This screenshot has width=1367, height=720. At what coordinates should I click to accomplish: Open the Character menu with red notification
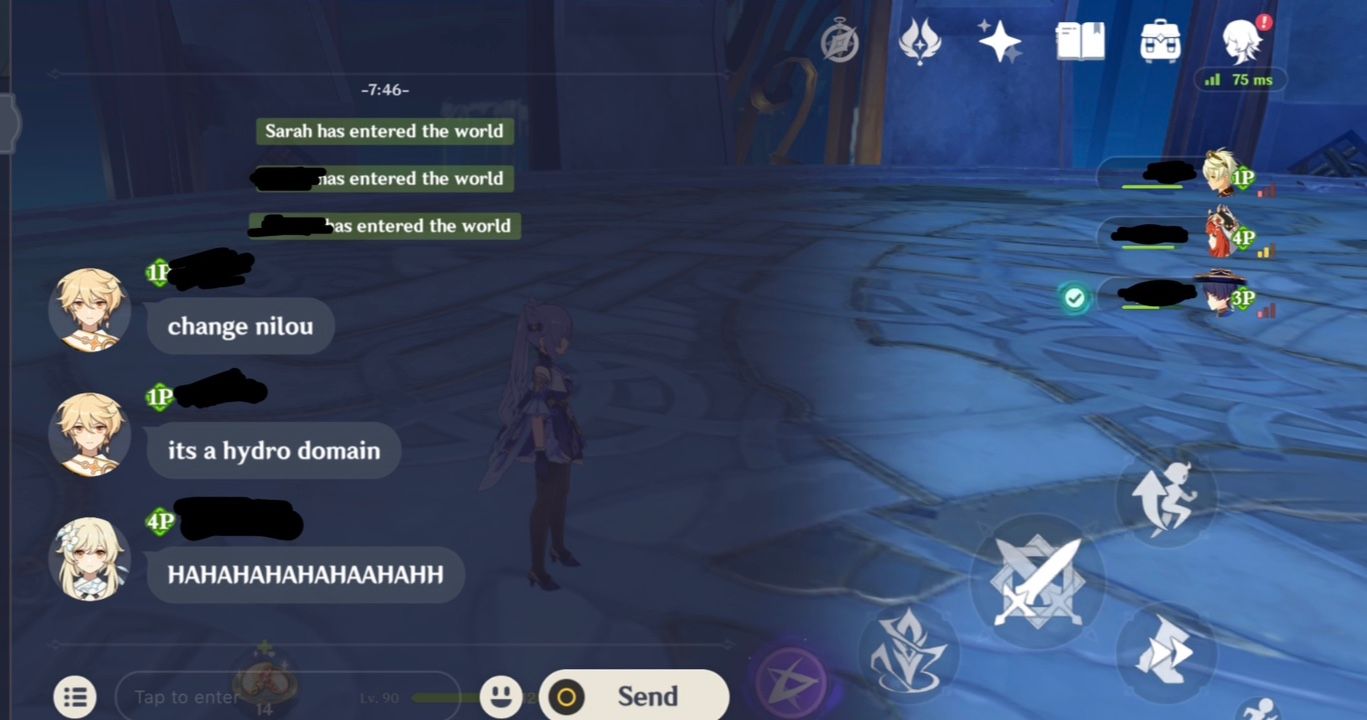(x=1240, y=41)
